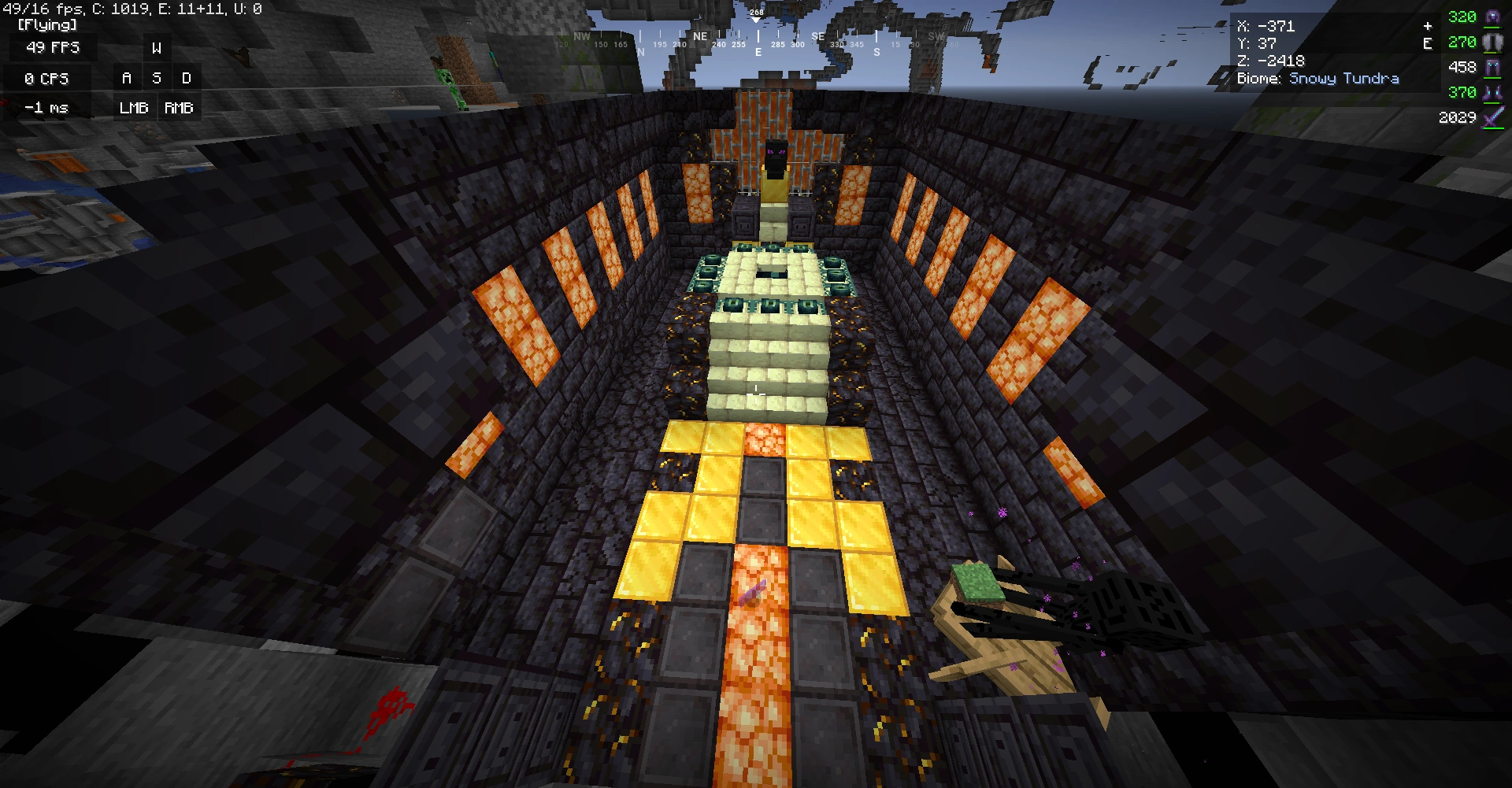Click the boots icon showing 370 durability
Viewport: 1512px width, 788px height.
coord(1495,92)
